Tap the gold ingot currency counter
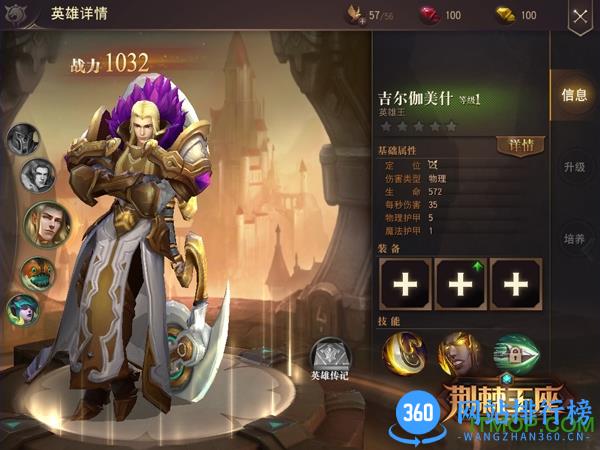 pos(515,15)
